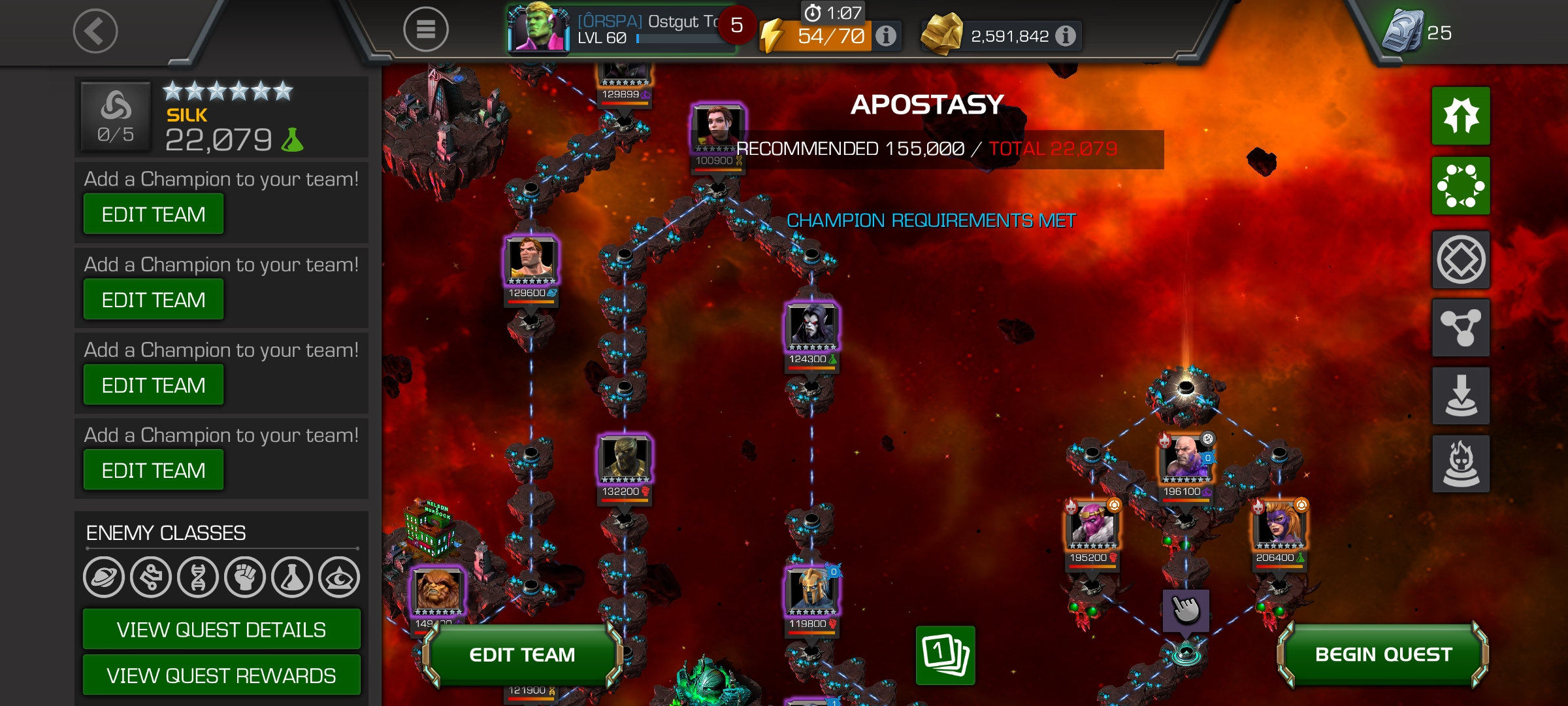Image resolution: width=1568 pixels, height=706 pixels.
Task: Open the units currency counter
Action: click(x=1418, y=31)
